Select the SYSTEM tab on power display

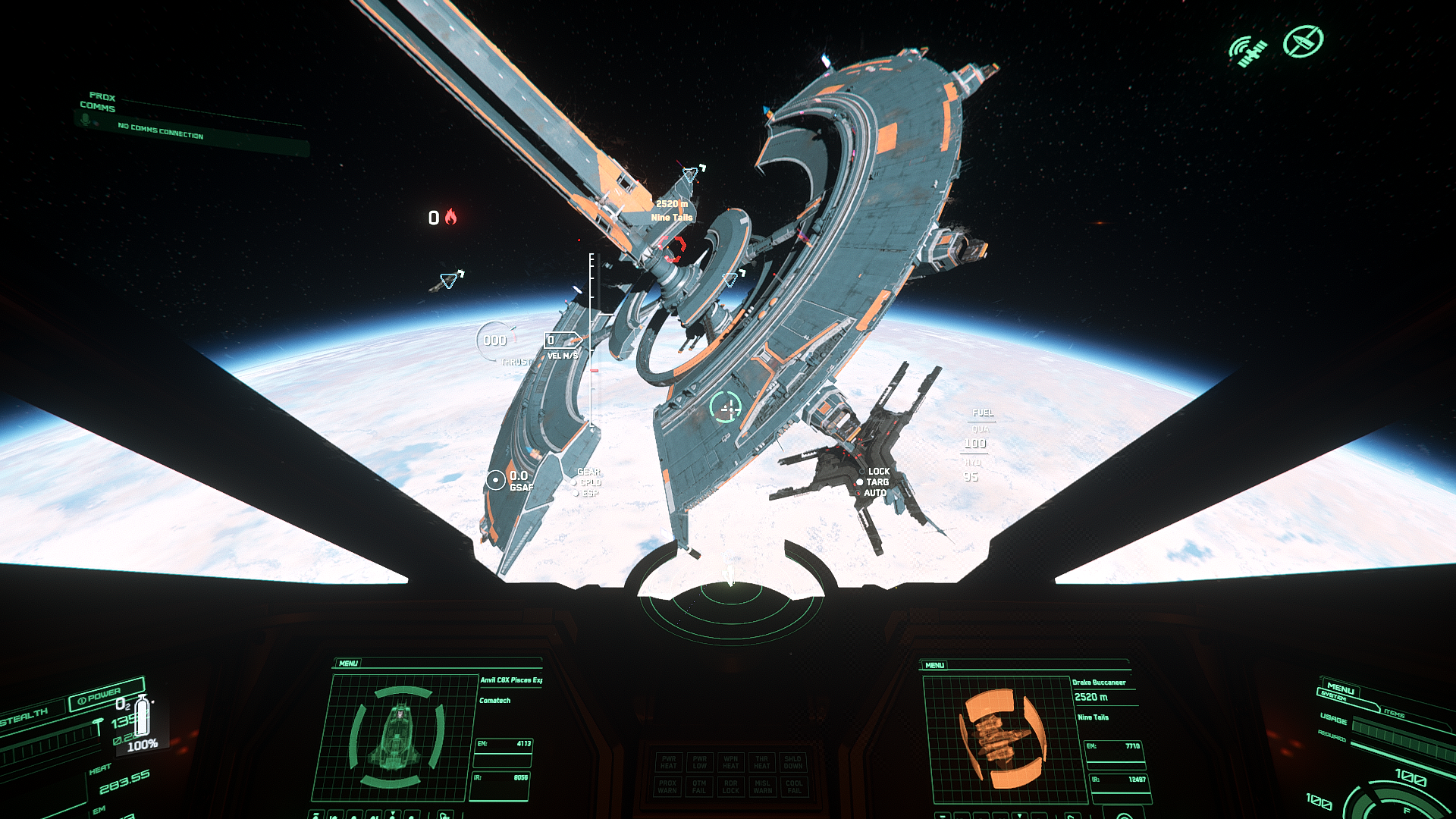tap(1333, 697)
